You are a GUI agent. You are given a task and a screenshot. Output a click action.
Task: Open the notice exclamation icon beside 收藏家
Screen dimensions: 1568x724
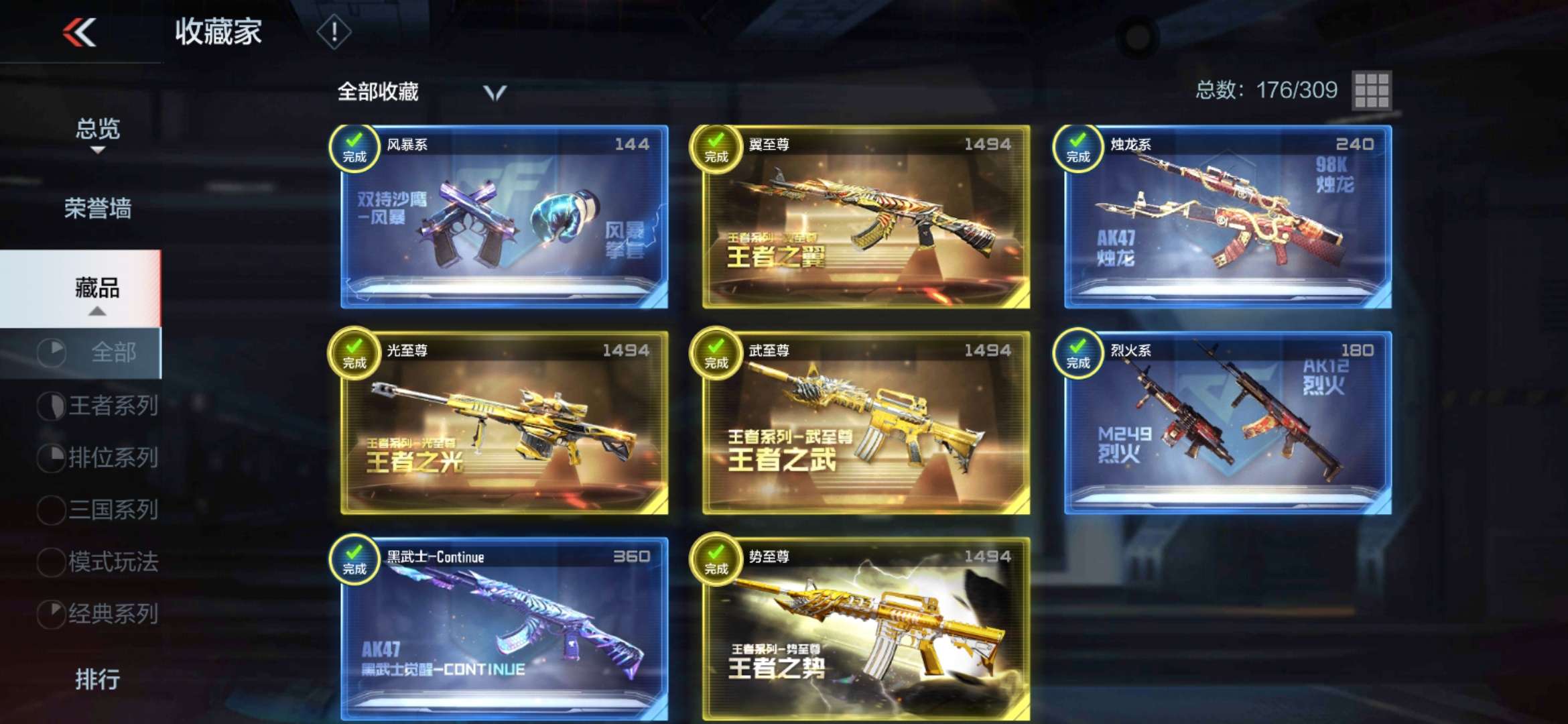333,30
